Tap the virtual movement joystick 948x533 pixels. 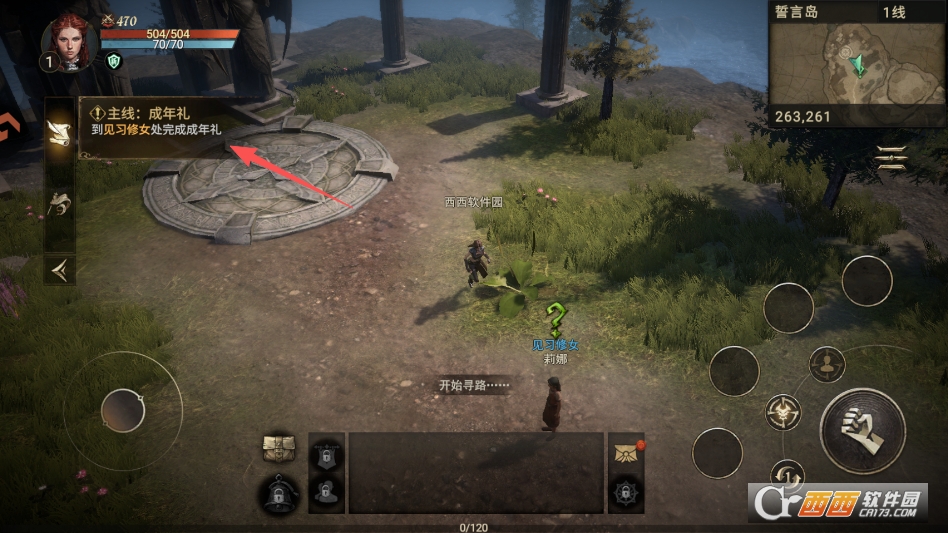[122, 410]
